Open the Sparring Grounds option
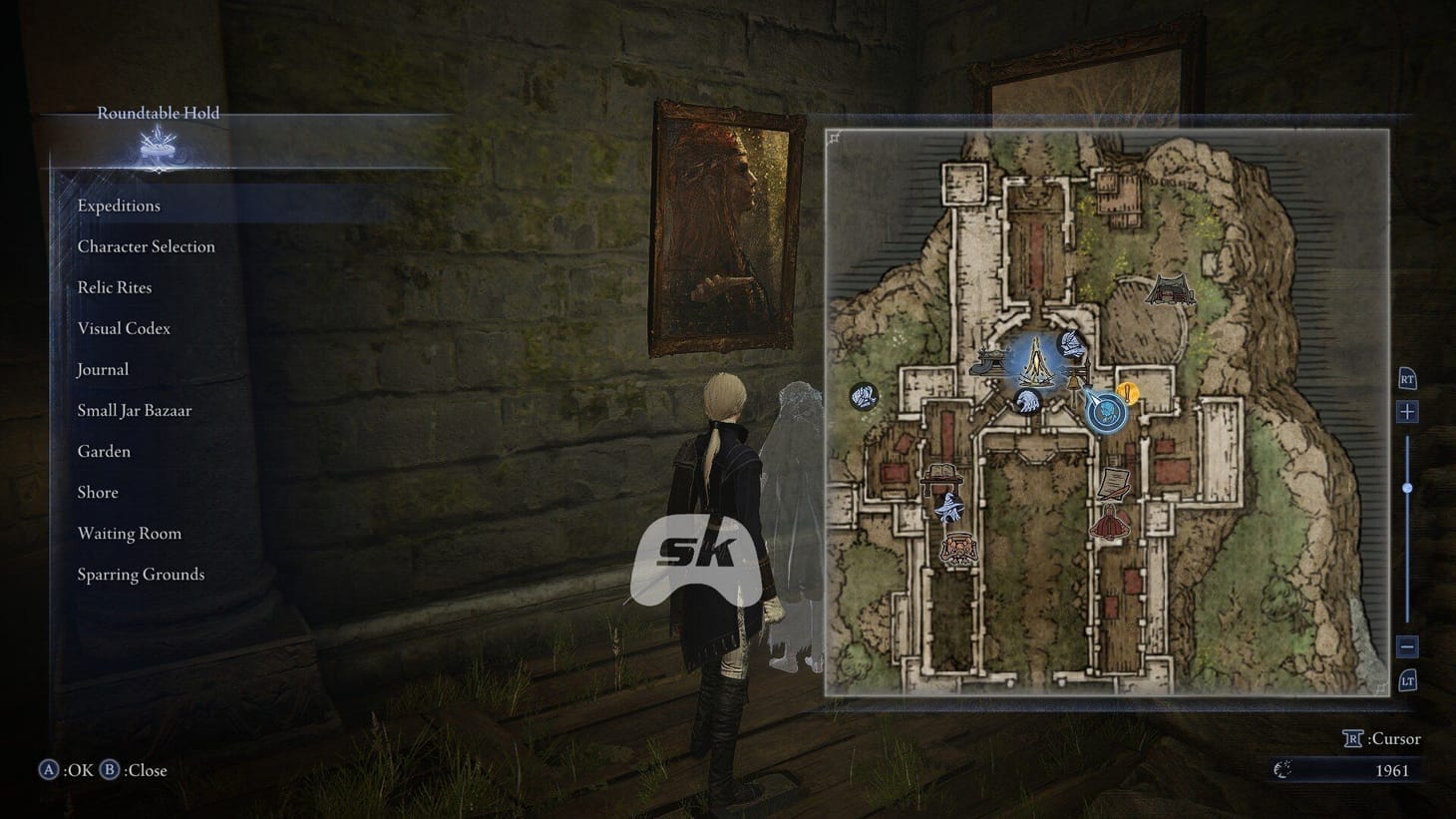The height and width of the screenshot is (819, 1456). [x=140, y=574]
